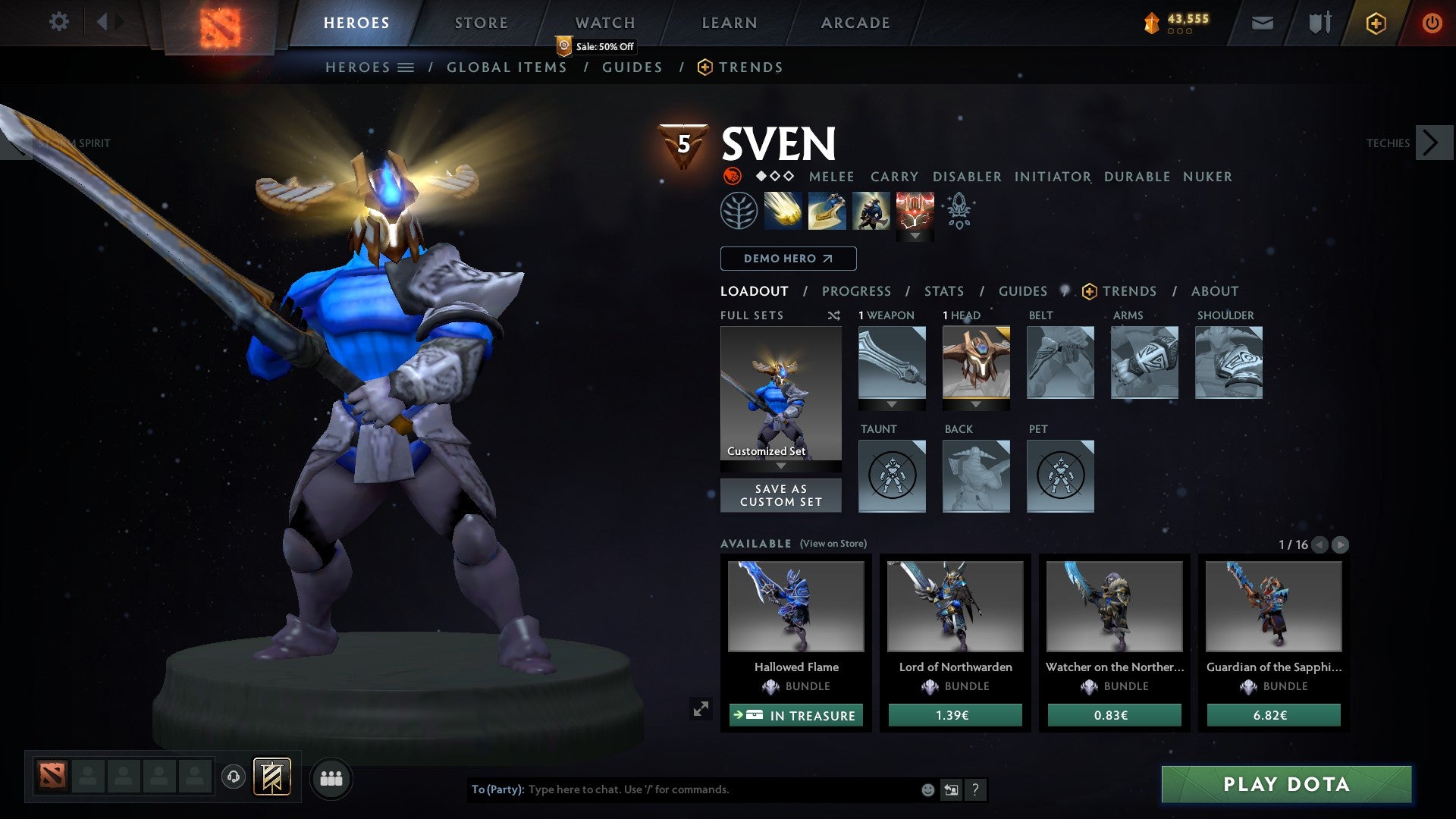Expand the arrow under the scepter upgrade icon
The height and width of the screenshot is (819, 1456).
click(x=915, y=235)
